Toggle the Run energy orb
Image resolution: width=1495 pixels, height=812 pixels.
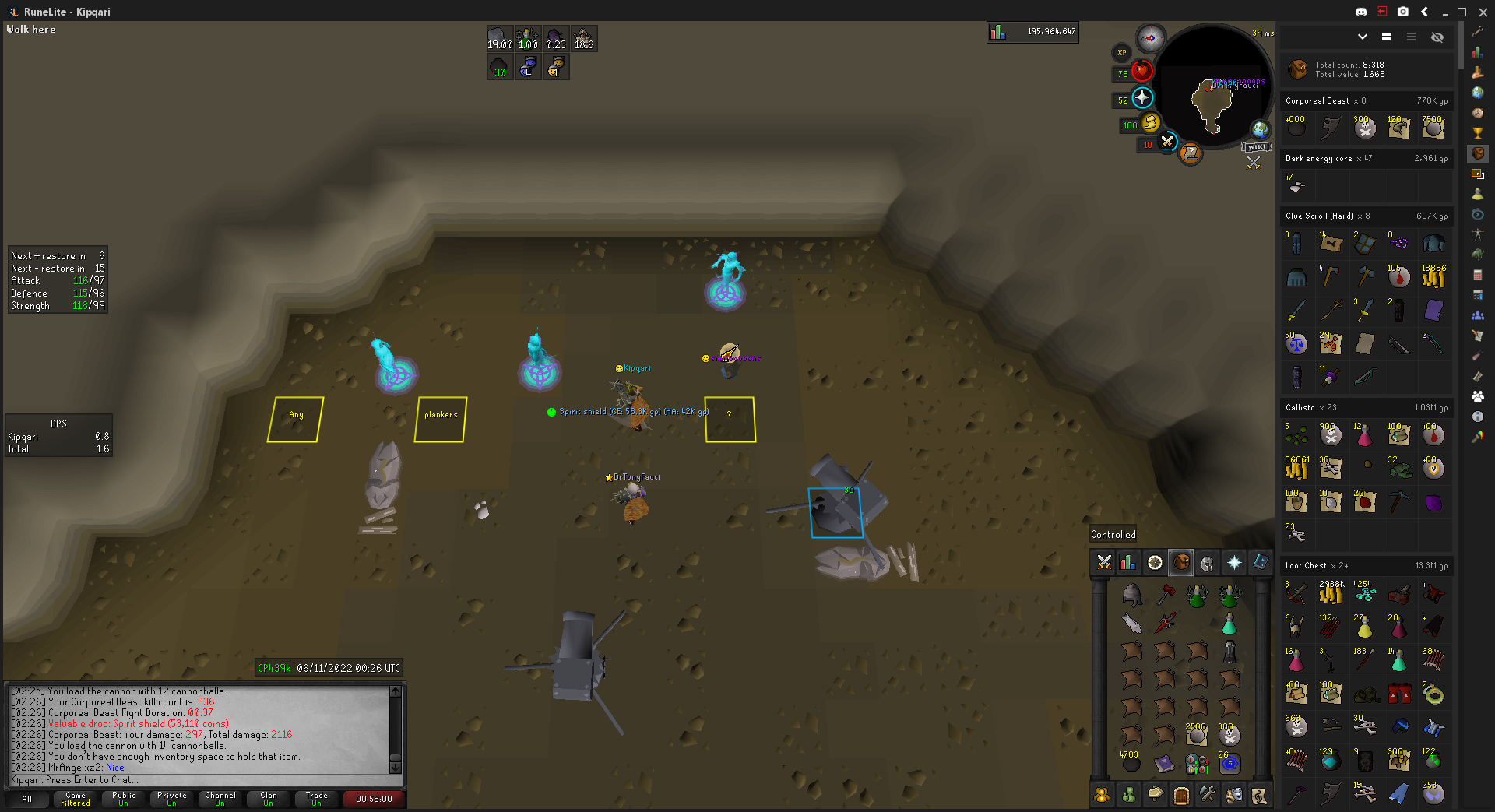[x=1150, y=123]
